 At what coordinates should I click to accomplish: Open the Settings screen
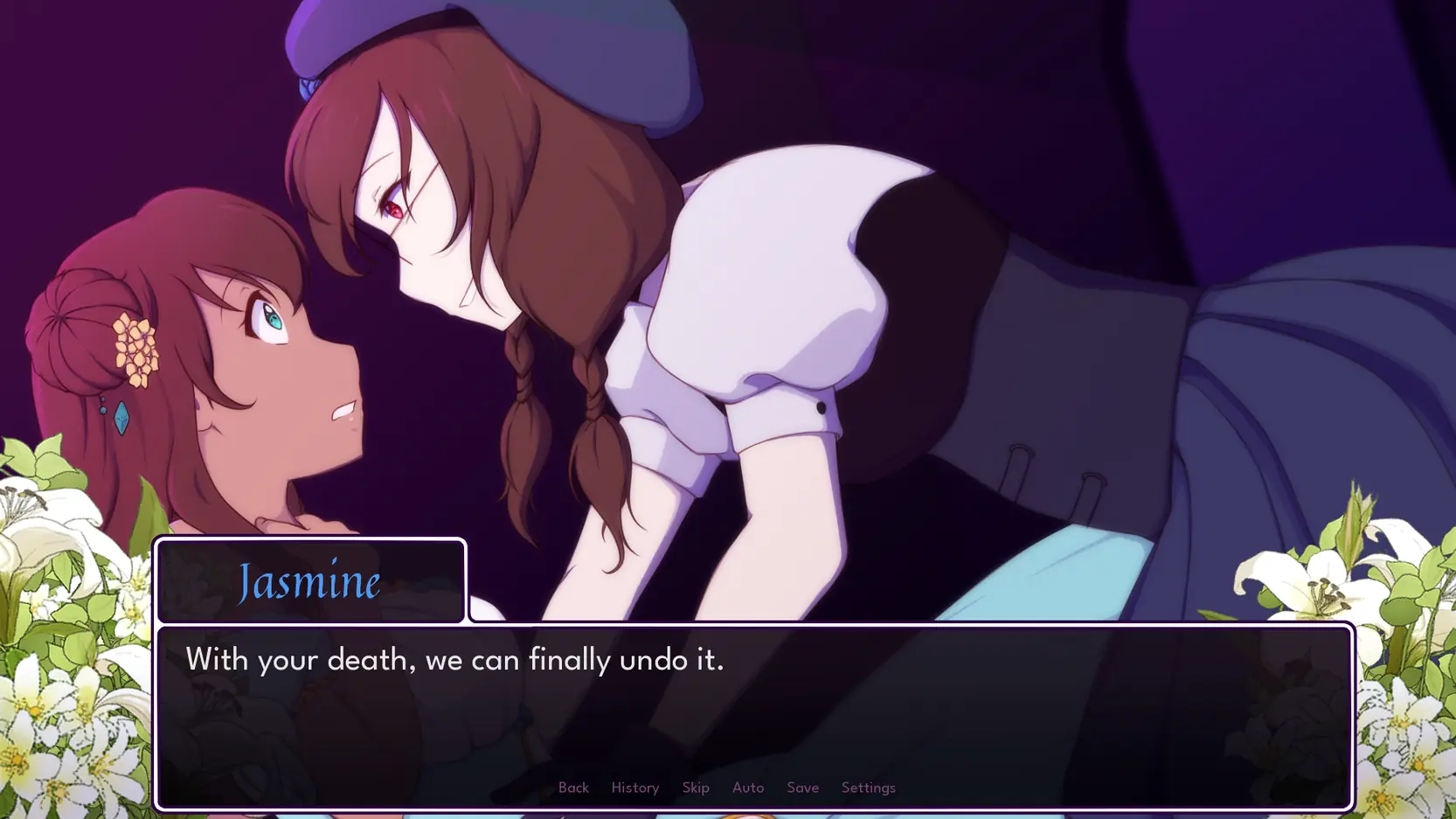(x=868, y=788)
